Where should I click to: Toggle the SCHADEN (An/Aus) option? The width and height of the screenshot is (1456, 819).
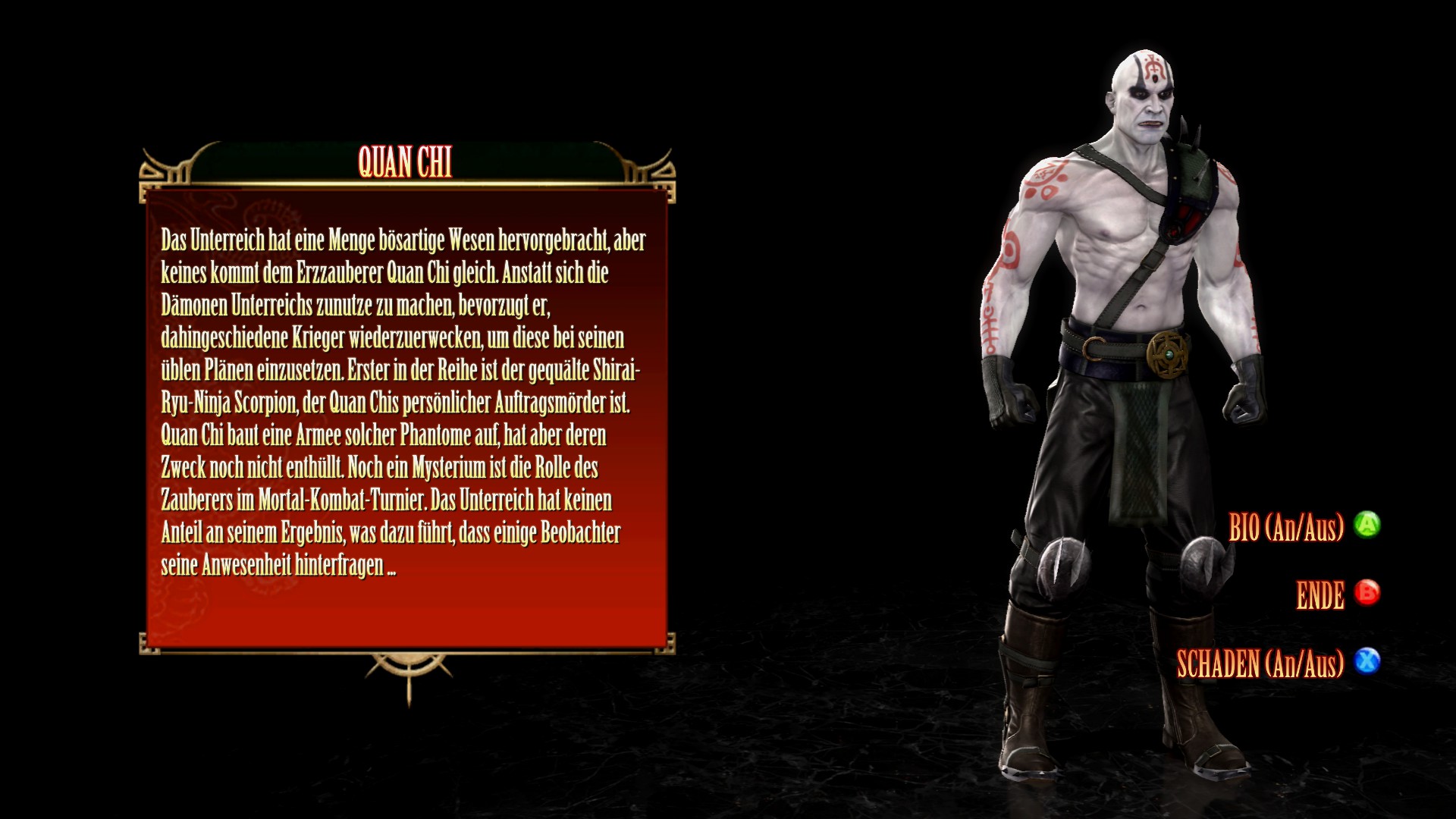[x=1278, y=664]
